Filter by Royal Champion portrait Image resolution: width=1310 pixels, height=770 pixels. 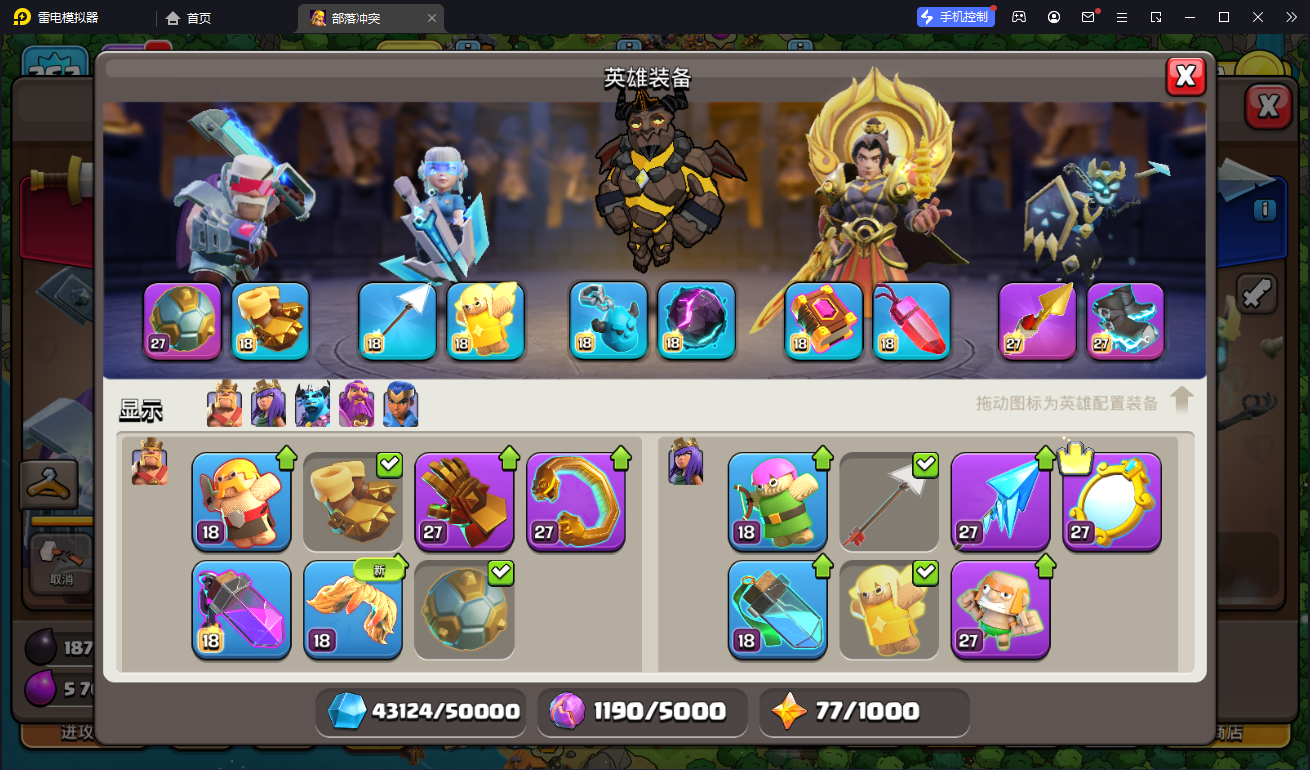pyautogui.click(x=400, y=405)
